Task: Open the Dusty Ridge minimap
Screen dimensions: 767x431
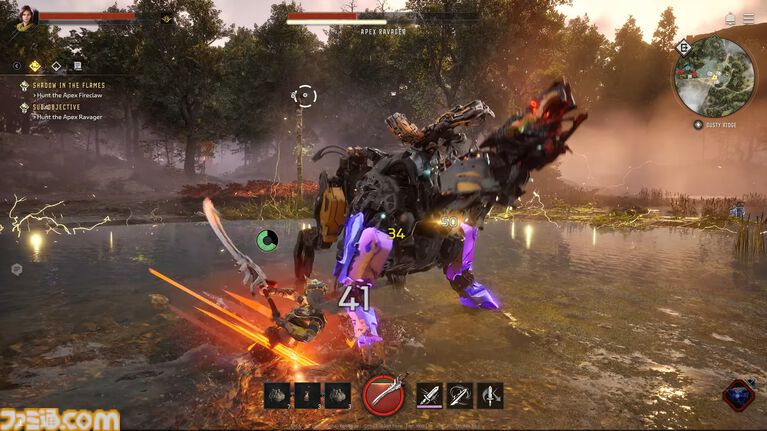Action: (x=712, y=75)
